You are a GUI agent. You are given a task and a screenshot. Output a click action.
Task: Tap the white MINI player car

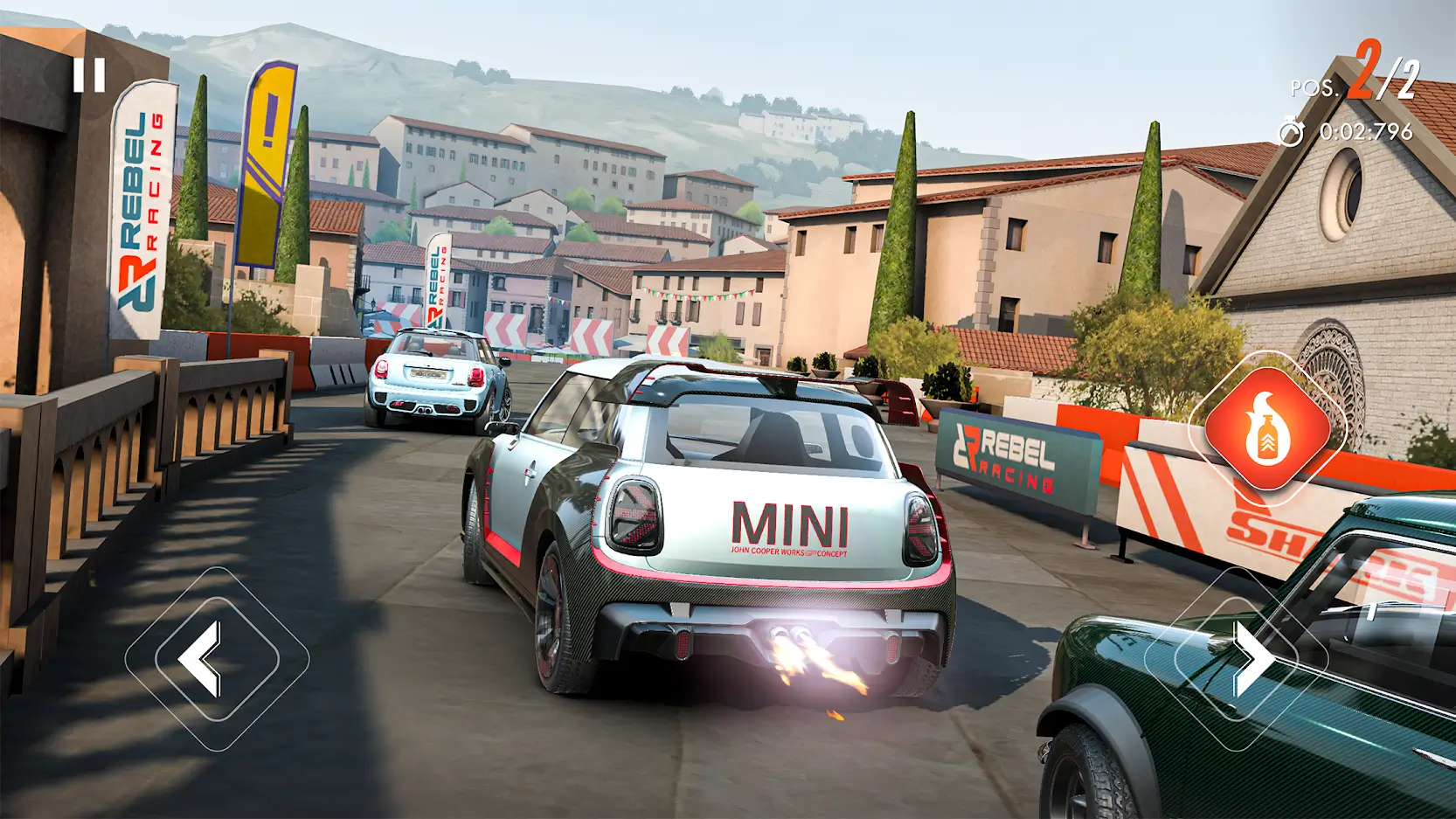point(717,524)
